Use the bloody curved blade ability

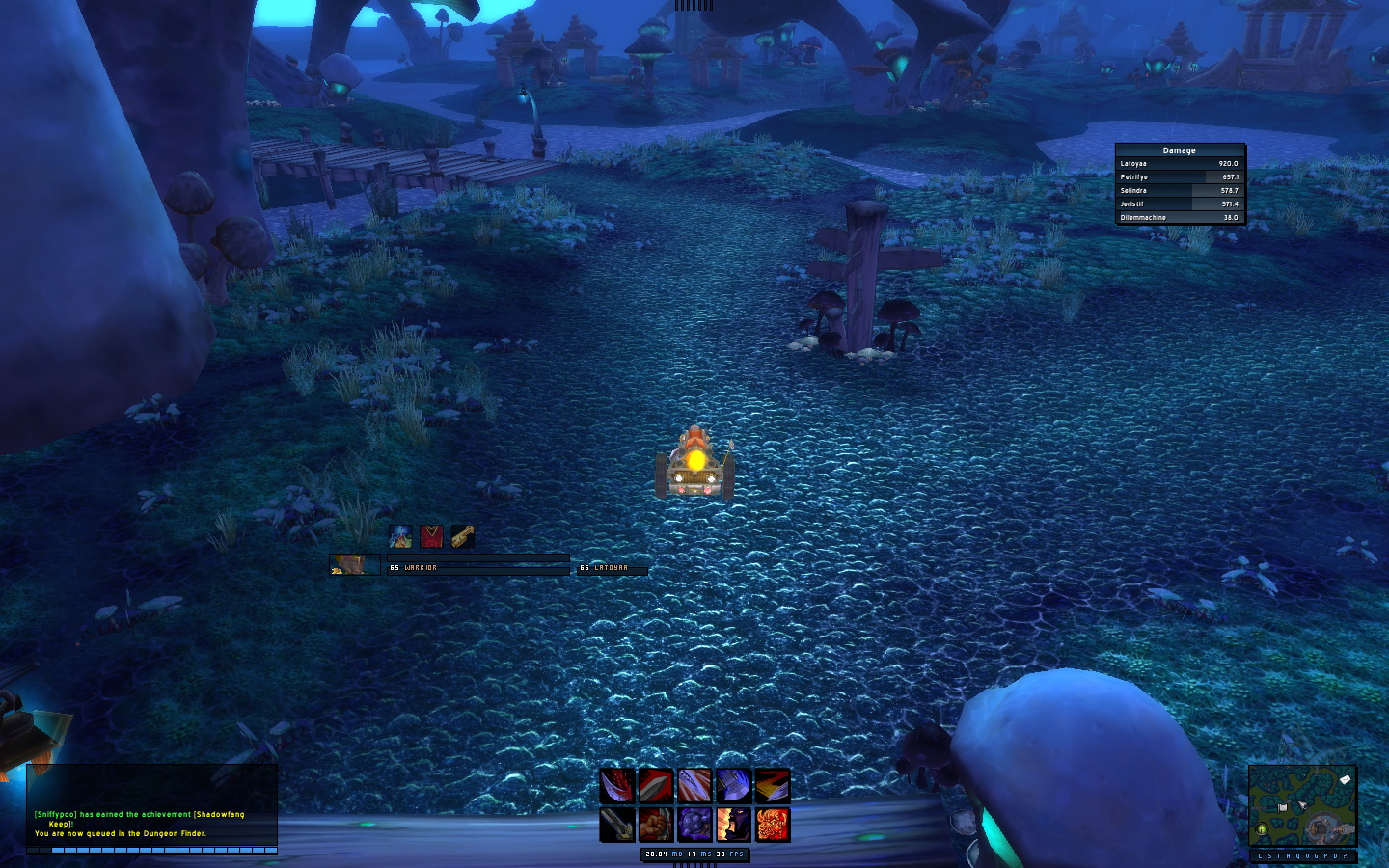[617, 786]
